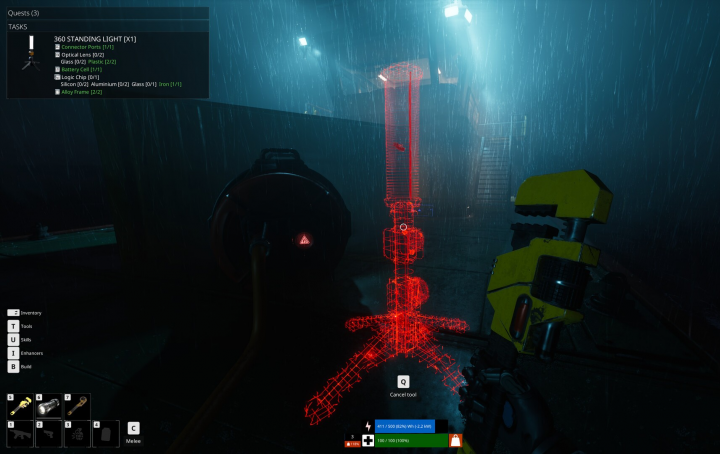
Task: Select the pistol weapon slot
Action: [48, 433]
